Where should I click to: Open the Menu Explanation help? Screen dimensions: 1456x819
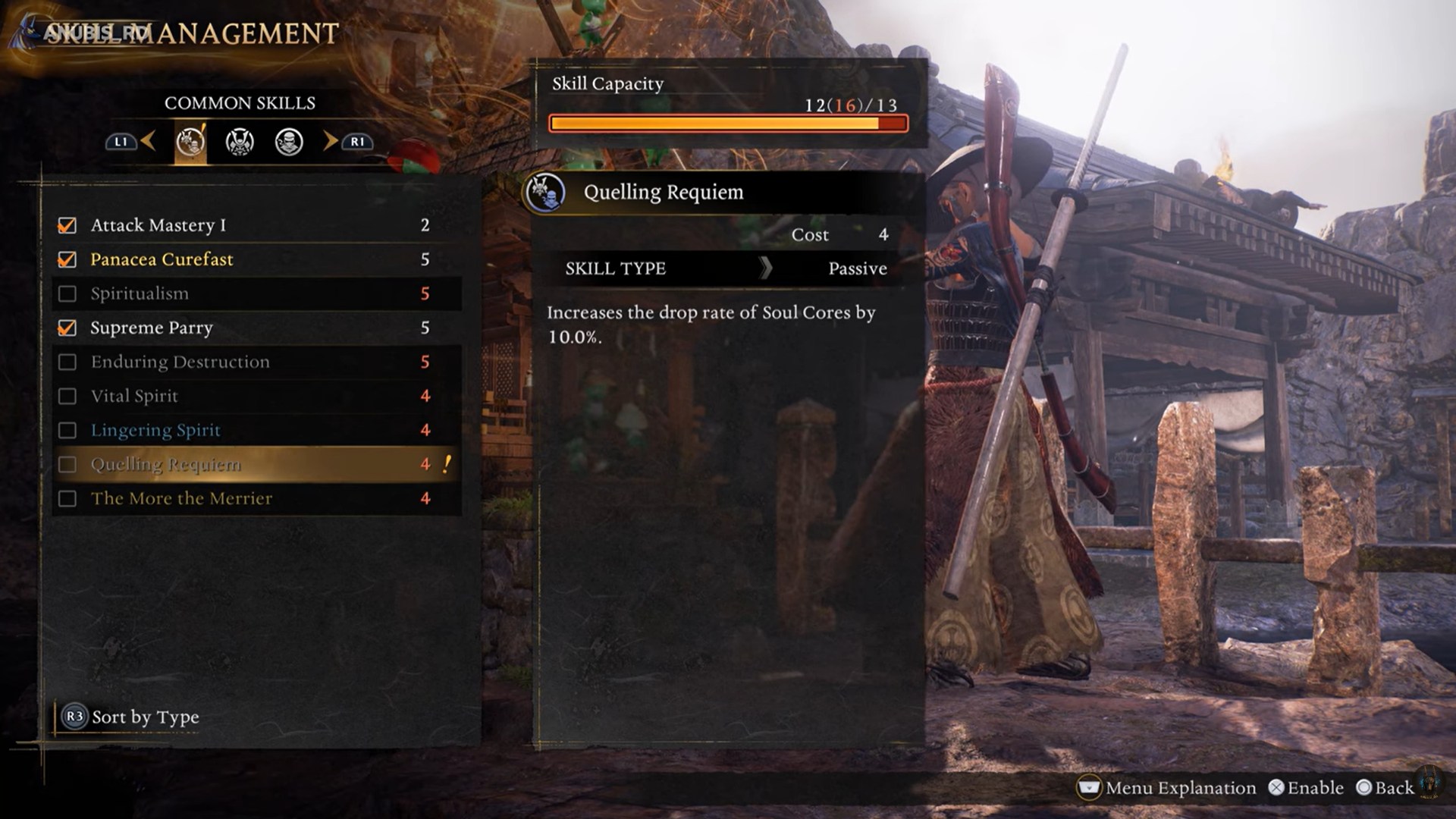[x=1167, y=788]
